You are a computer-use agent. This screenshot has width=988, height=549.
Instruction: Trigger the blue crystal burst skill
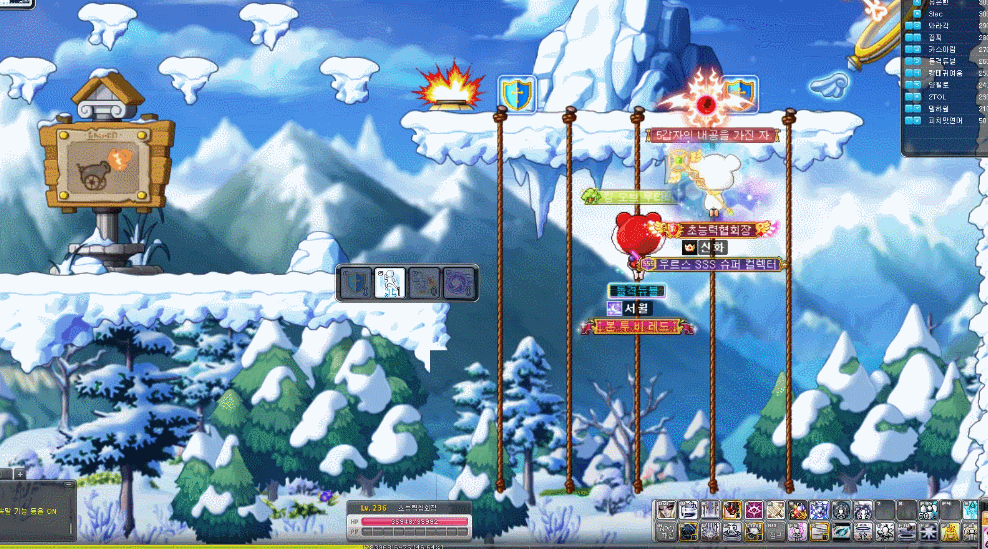pyautogui.click(x=819, y=510)
